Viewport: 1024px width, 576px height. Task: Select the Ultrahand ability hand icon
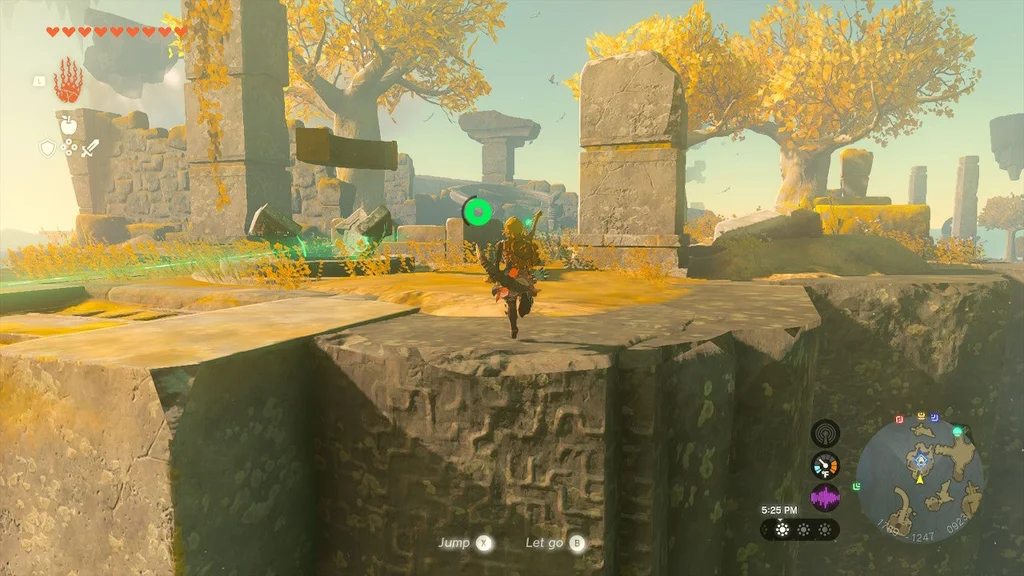(68, 79)
